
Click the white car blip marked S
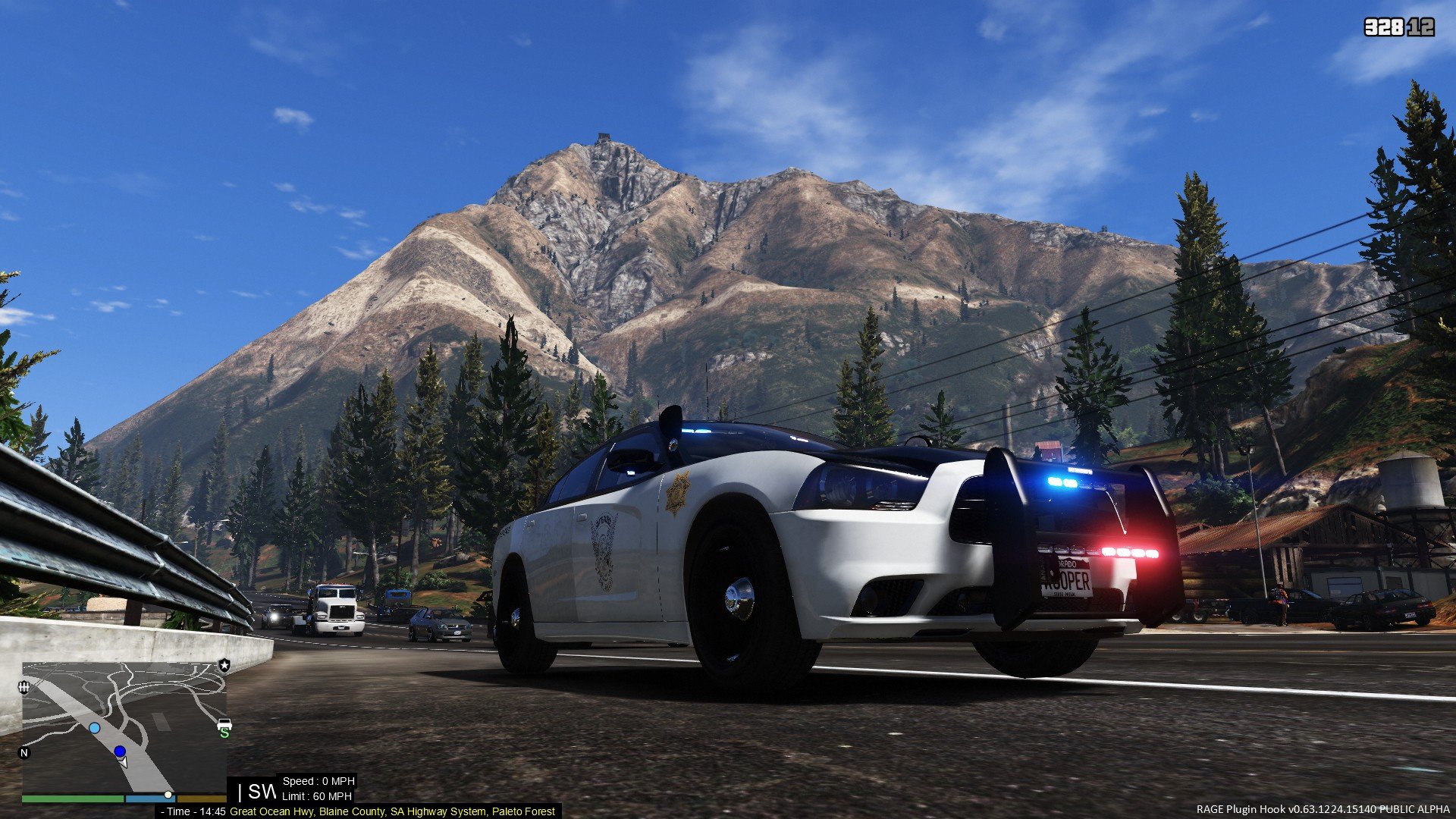pyautogui.click(x=224, y=726)
